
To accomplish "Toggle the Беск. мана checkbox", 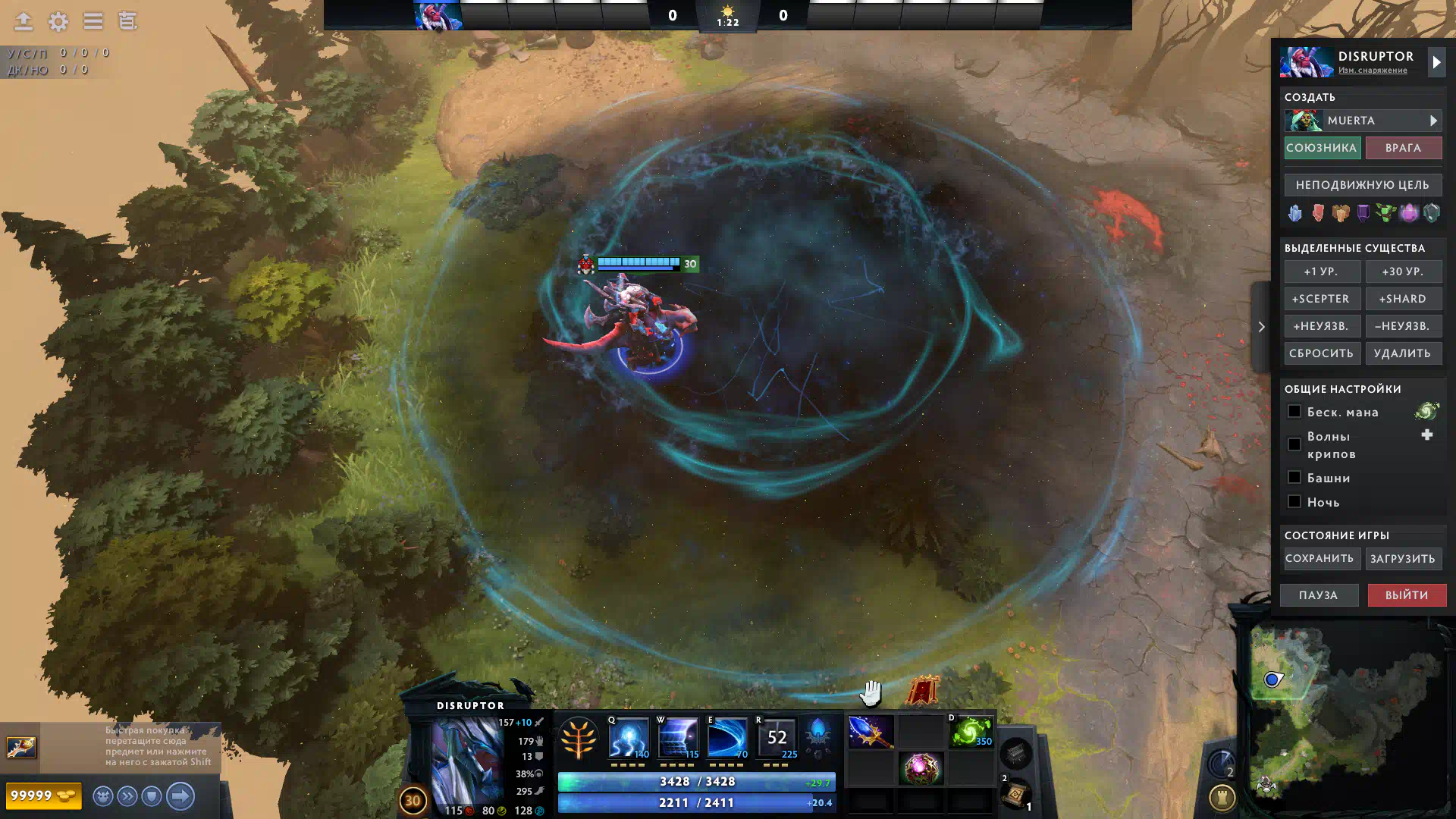I will pos(1294,412).
